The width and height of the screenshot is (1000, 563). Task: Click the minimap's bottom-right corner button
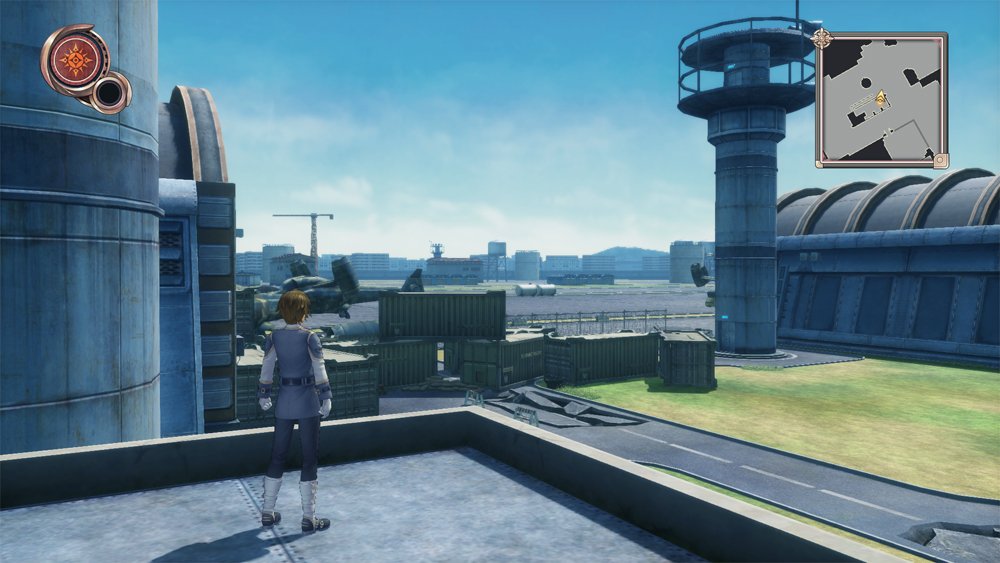[939, 159]
